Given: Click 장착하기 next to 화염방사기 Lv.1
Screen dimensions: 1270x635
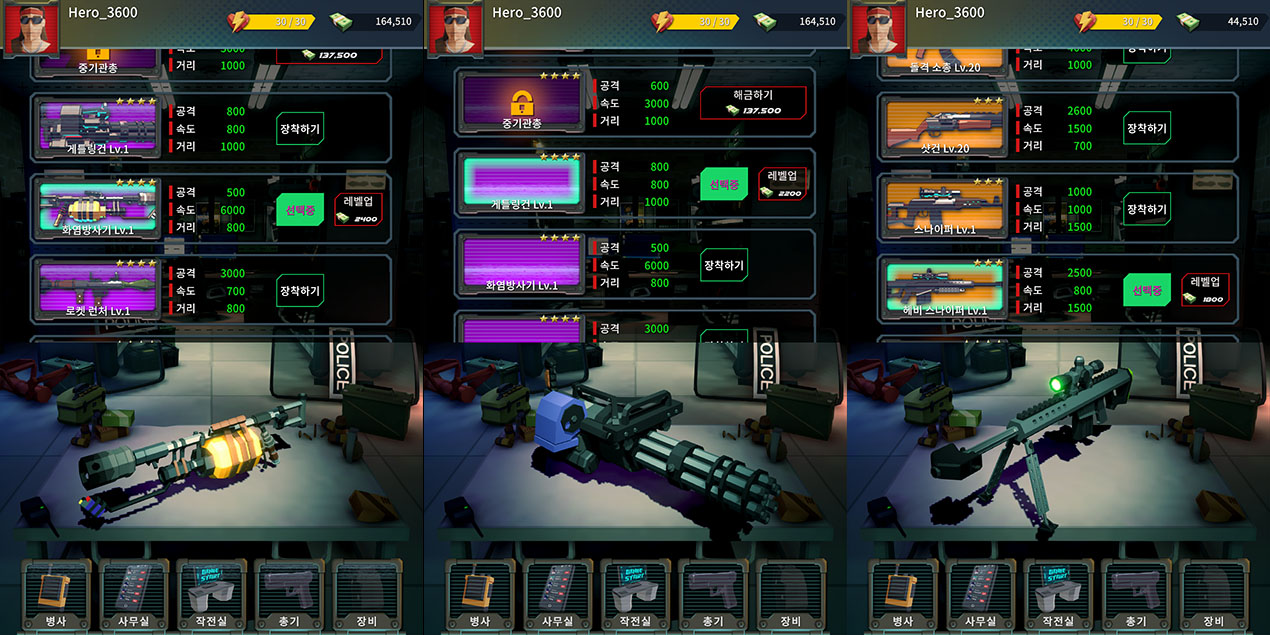Looking at the screenshot, I should point(724,264).
